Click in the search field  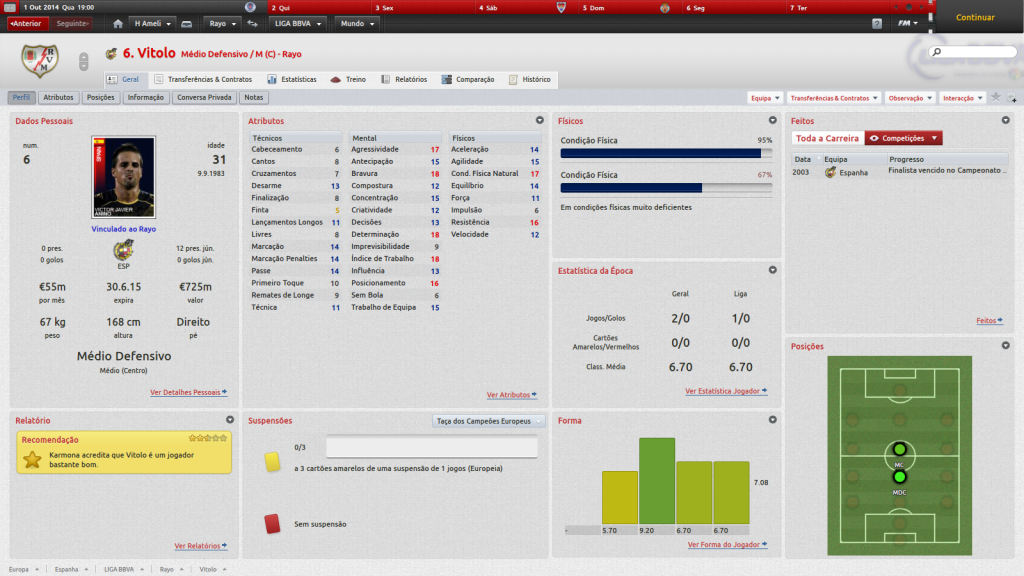pyautogui.click(x=973, y=51)
